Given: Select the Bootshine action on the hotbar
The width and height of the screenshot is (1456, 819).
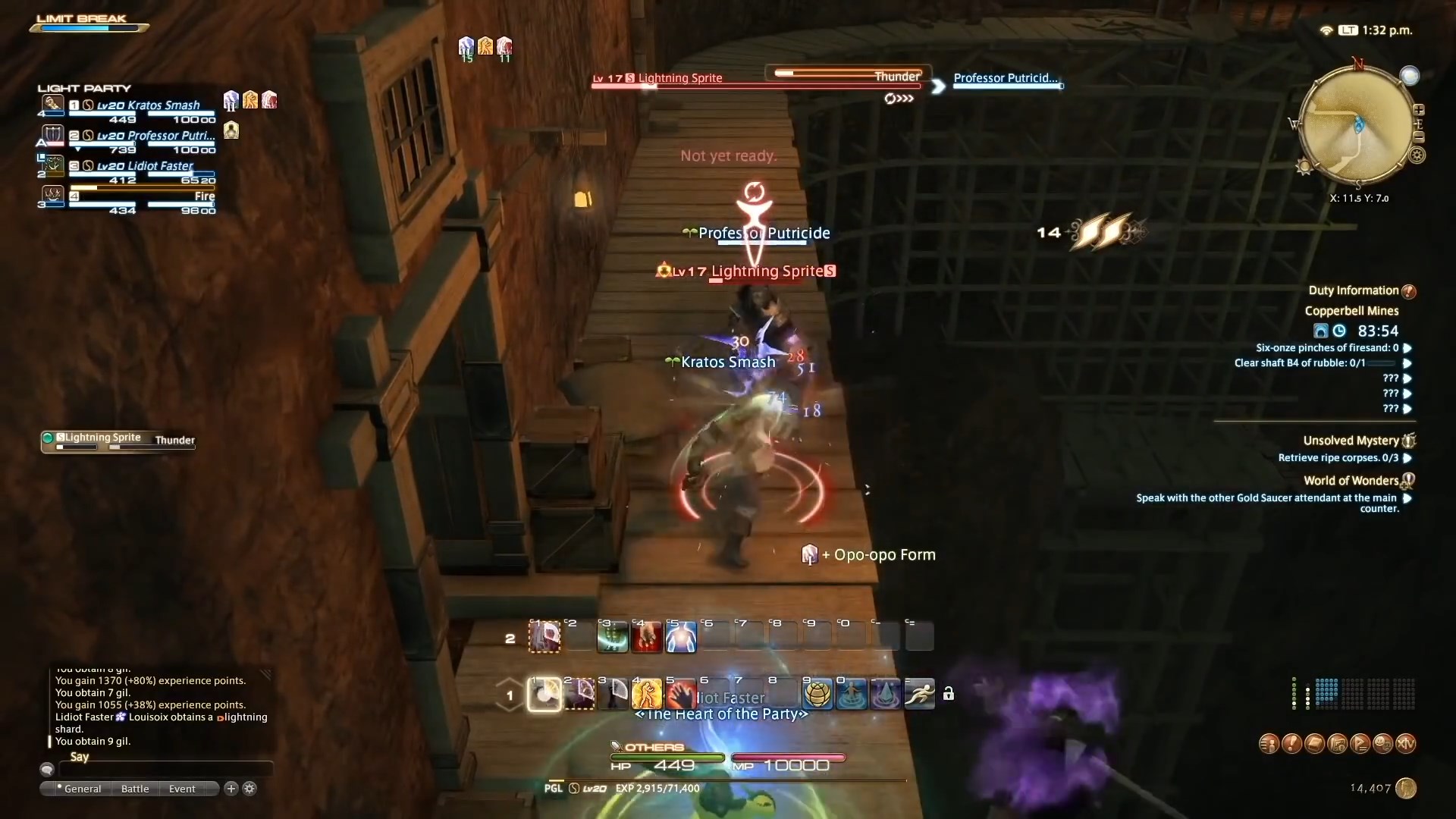Looking at the screenshot, I should coord(544,694).
